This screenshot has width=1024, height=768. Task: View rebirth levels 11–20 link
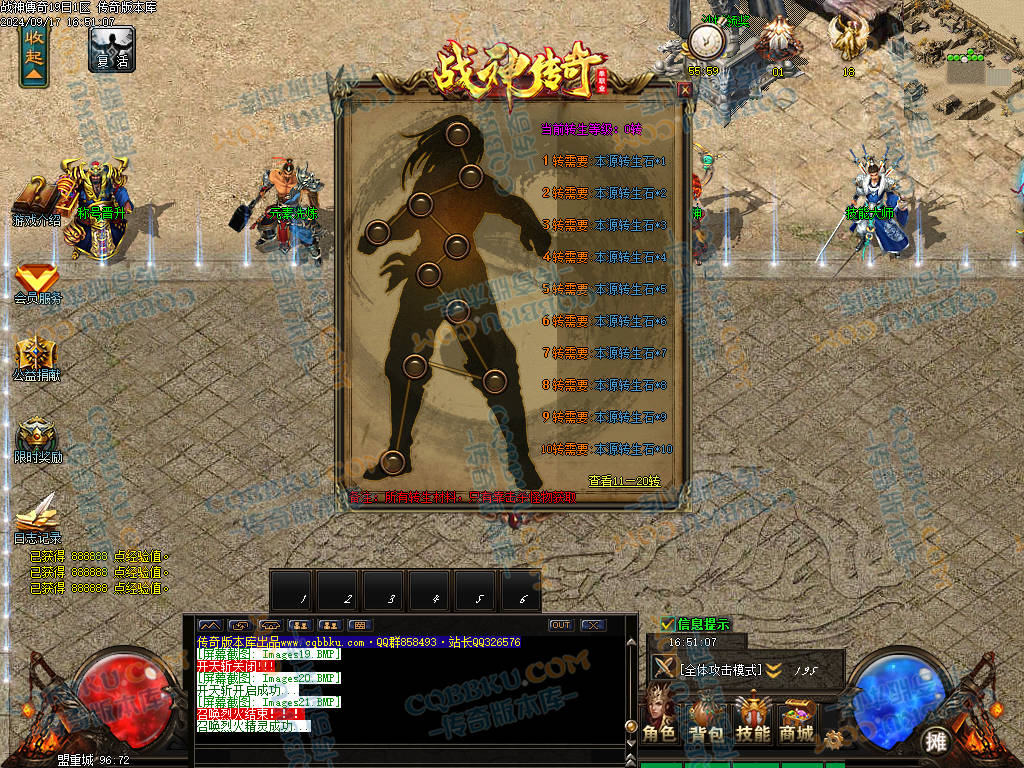click(x=624, y=481)
